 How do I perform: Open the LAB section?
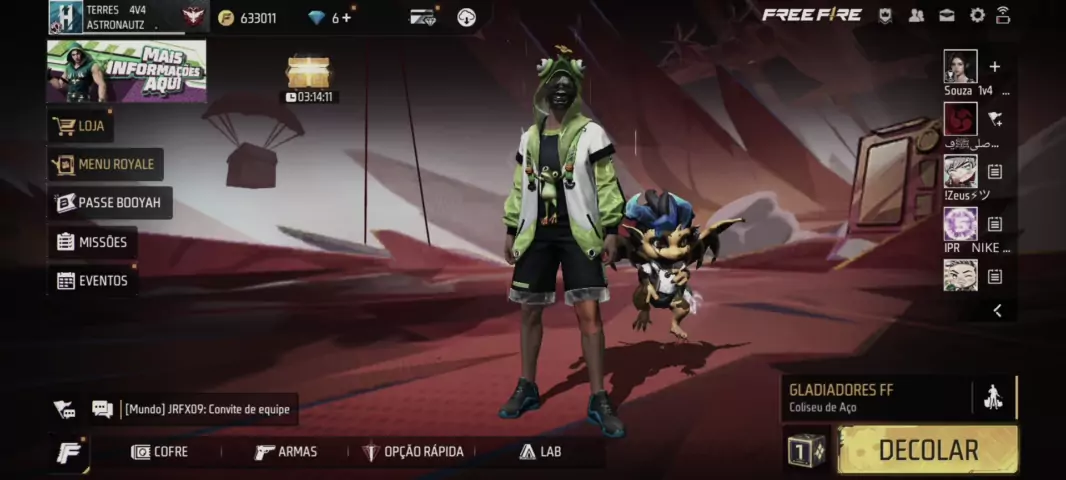(x=540, y=452)
